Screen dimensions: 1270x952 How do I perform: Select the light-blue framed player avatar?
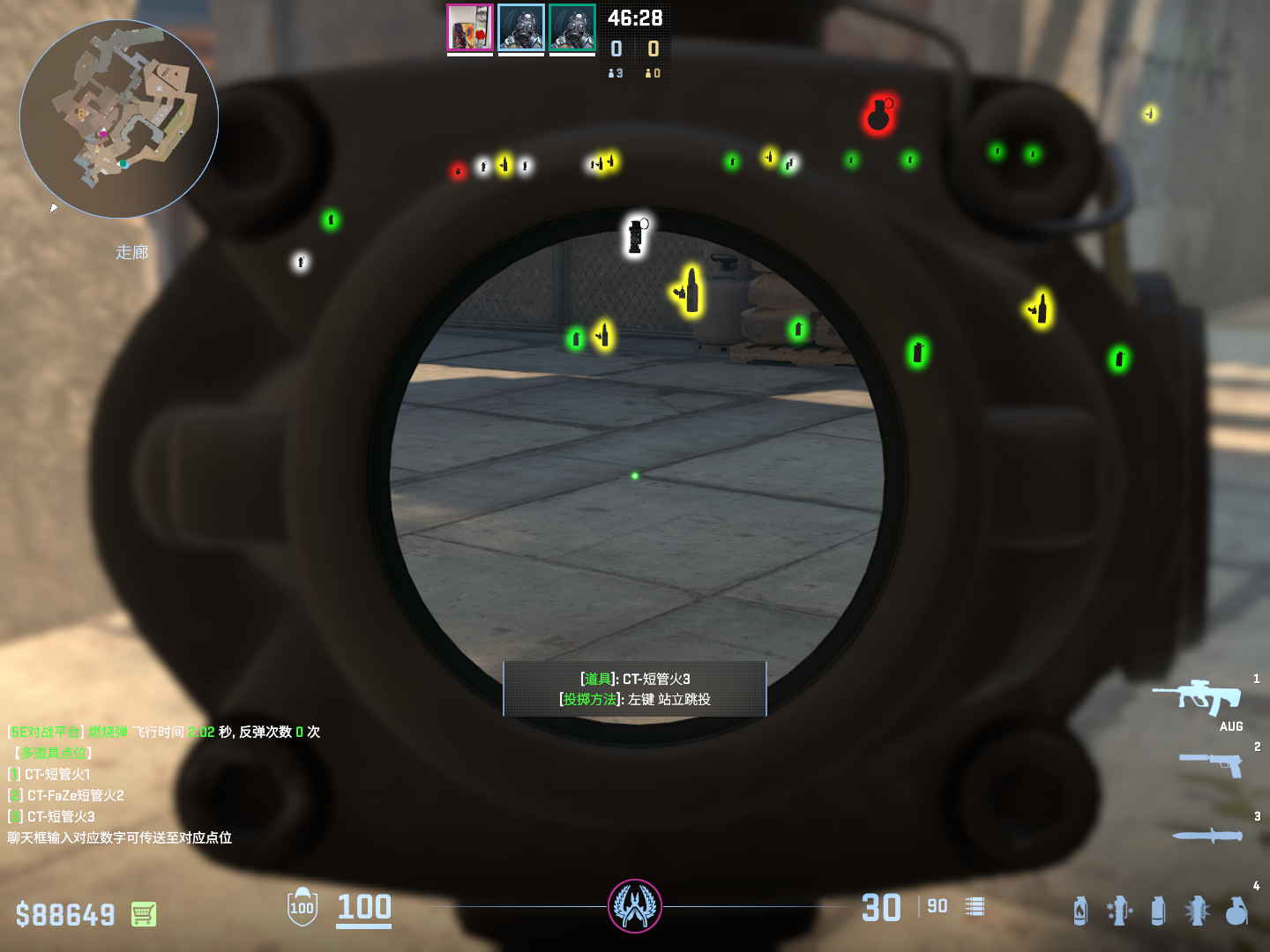(521, 28)
